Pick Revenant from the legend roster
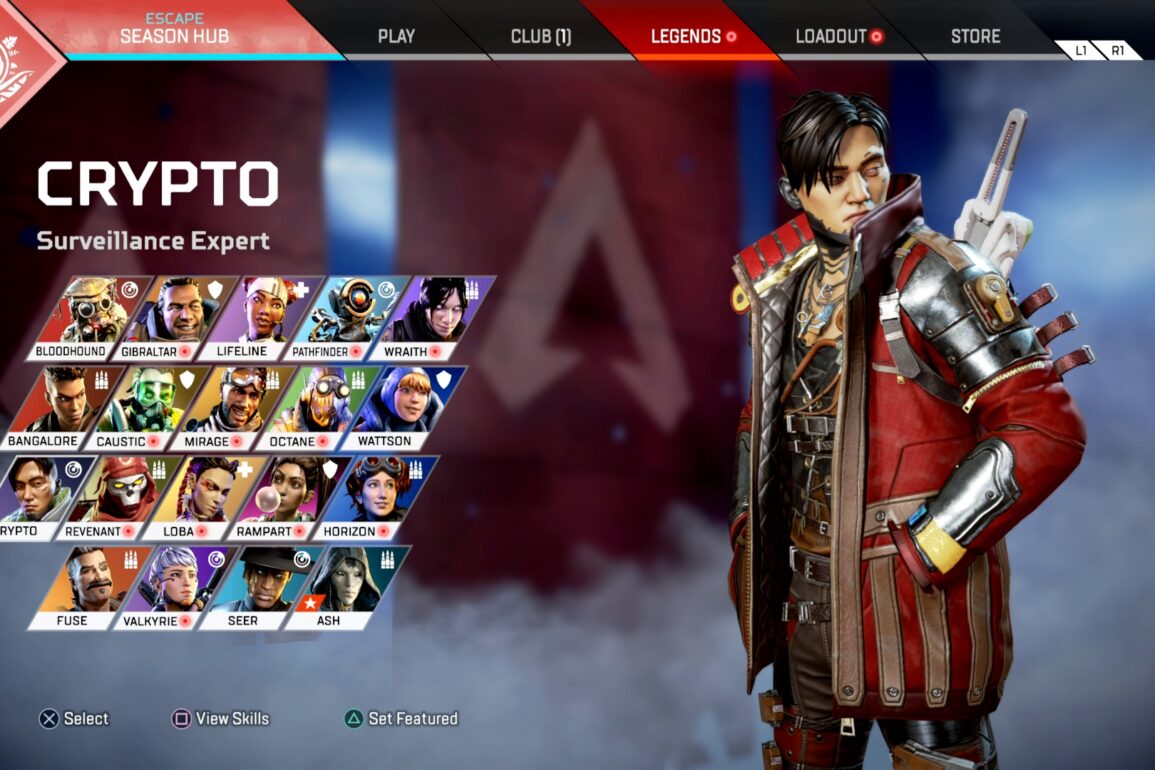This screenshot has height=770, width=1155. [x=119, y=497]
